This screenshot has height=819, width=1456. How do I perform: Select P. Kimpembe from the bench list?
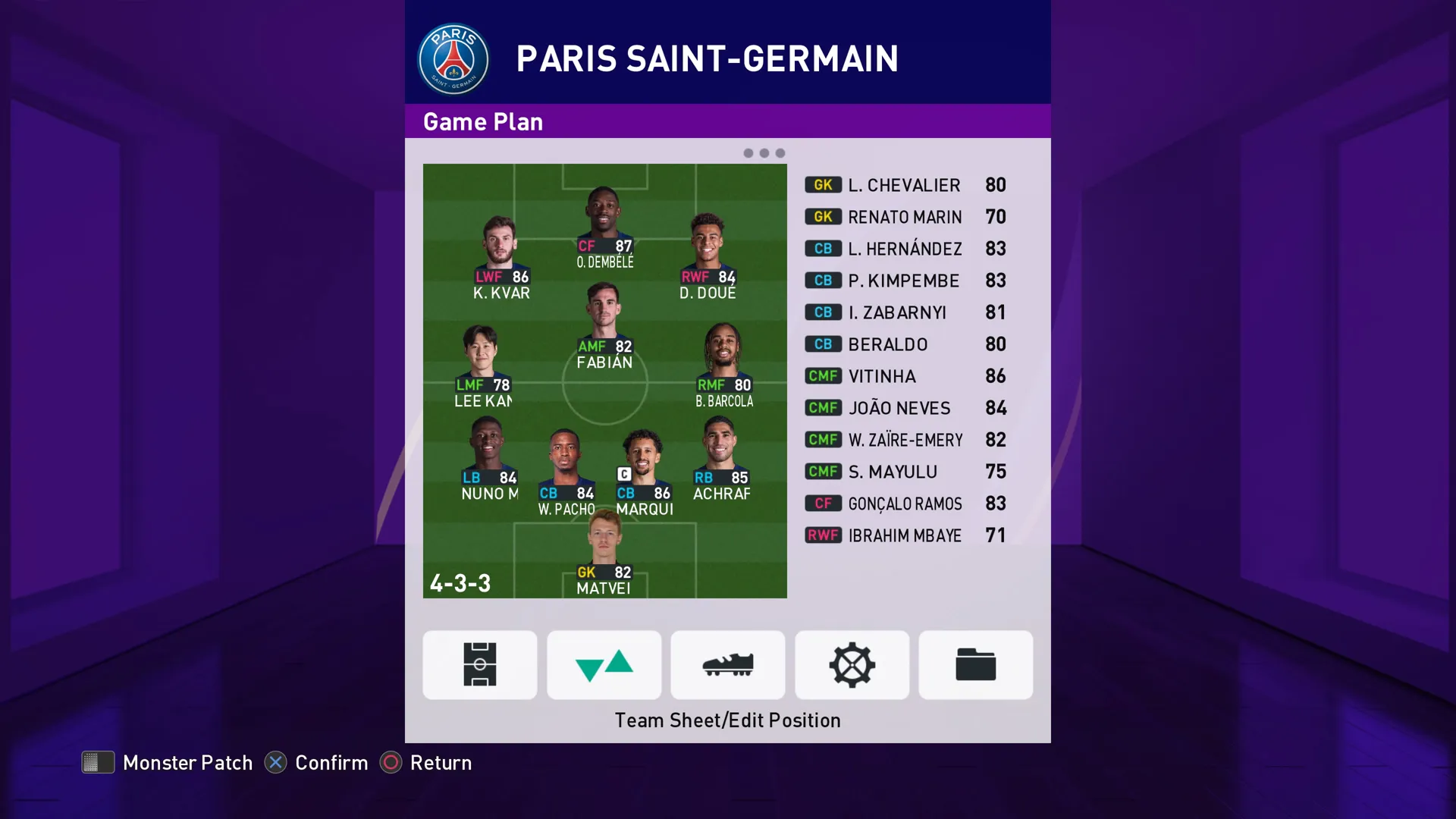[905, 281]
